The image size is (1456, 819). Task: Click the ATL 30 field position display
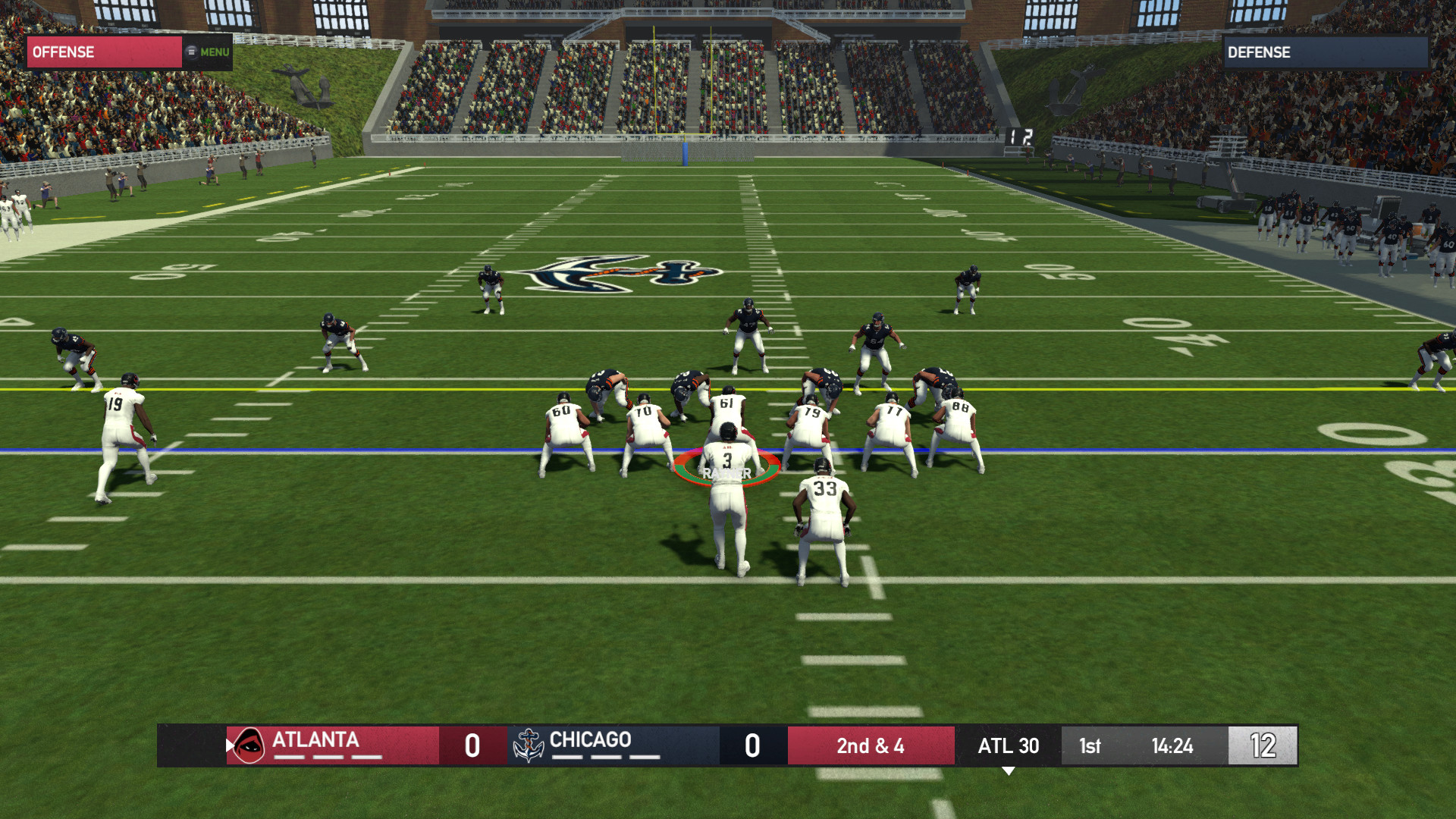(1009, 745)
